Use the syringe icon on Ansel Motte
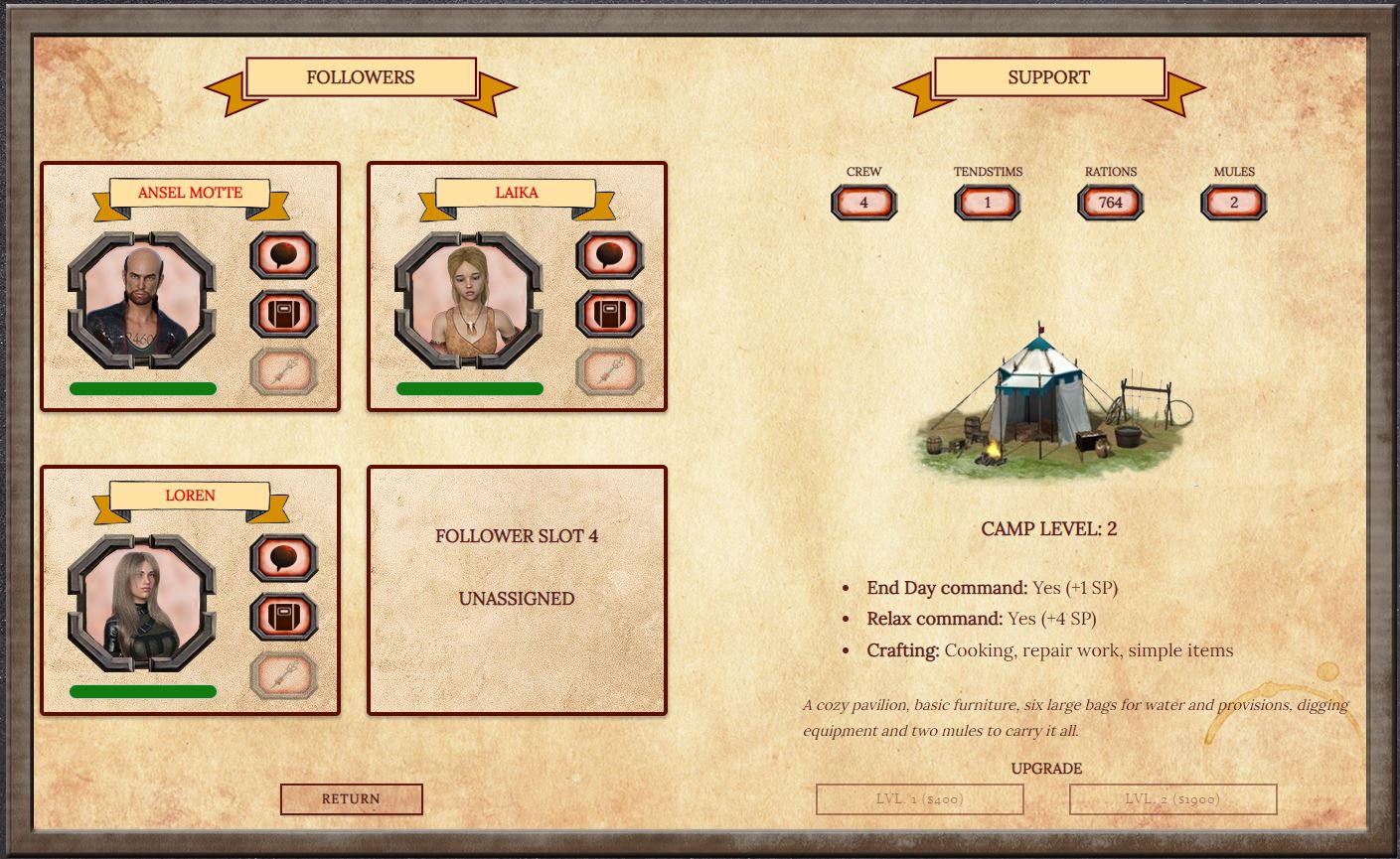1400x859 pixels. (284, 372)
